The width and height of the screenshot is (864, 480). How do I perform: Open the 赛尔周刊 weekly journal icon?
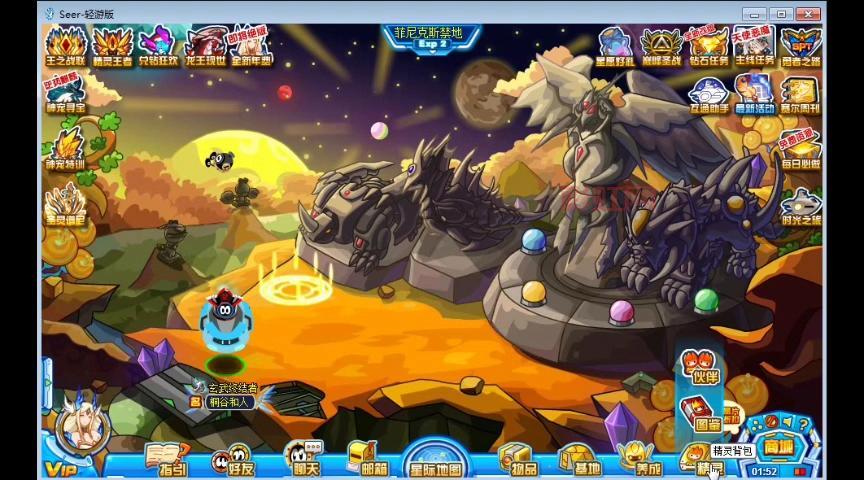pos(801,95)
